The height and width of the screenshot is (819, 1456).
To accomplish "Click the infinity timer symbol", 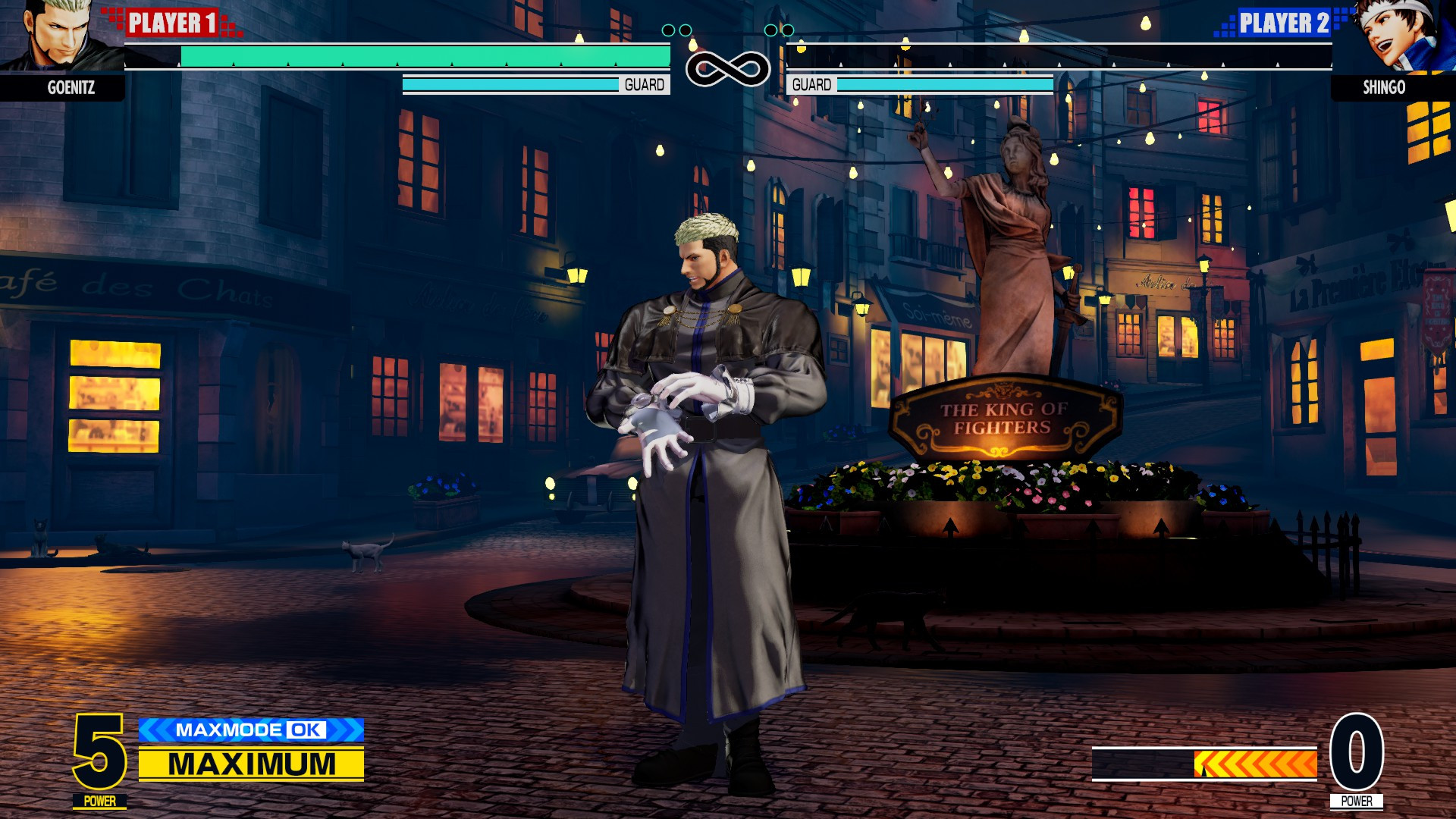I will (x=729, y=67).
